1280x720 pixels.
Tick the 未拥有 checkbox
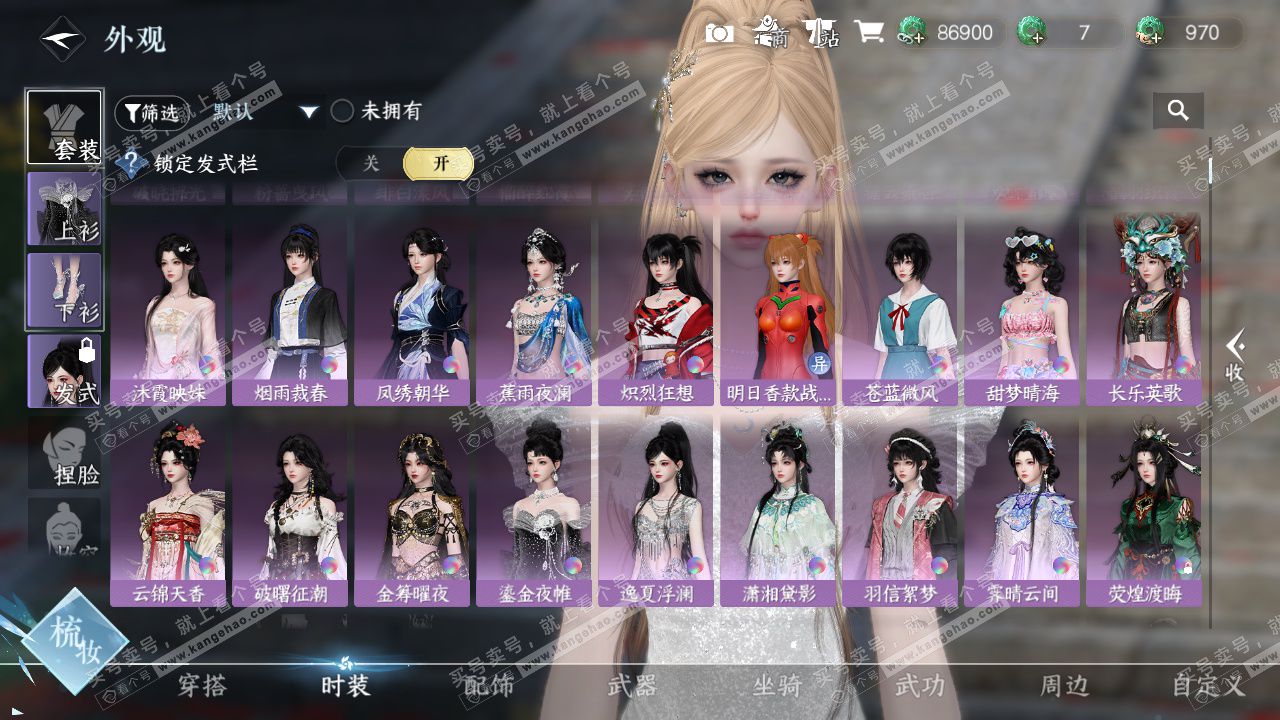[x=343, y=111]
